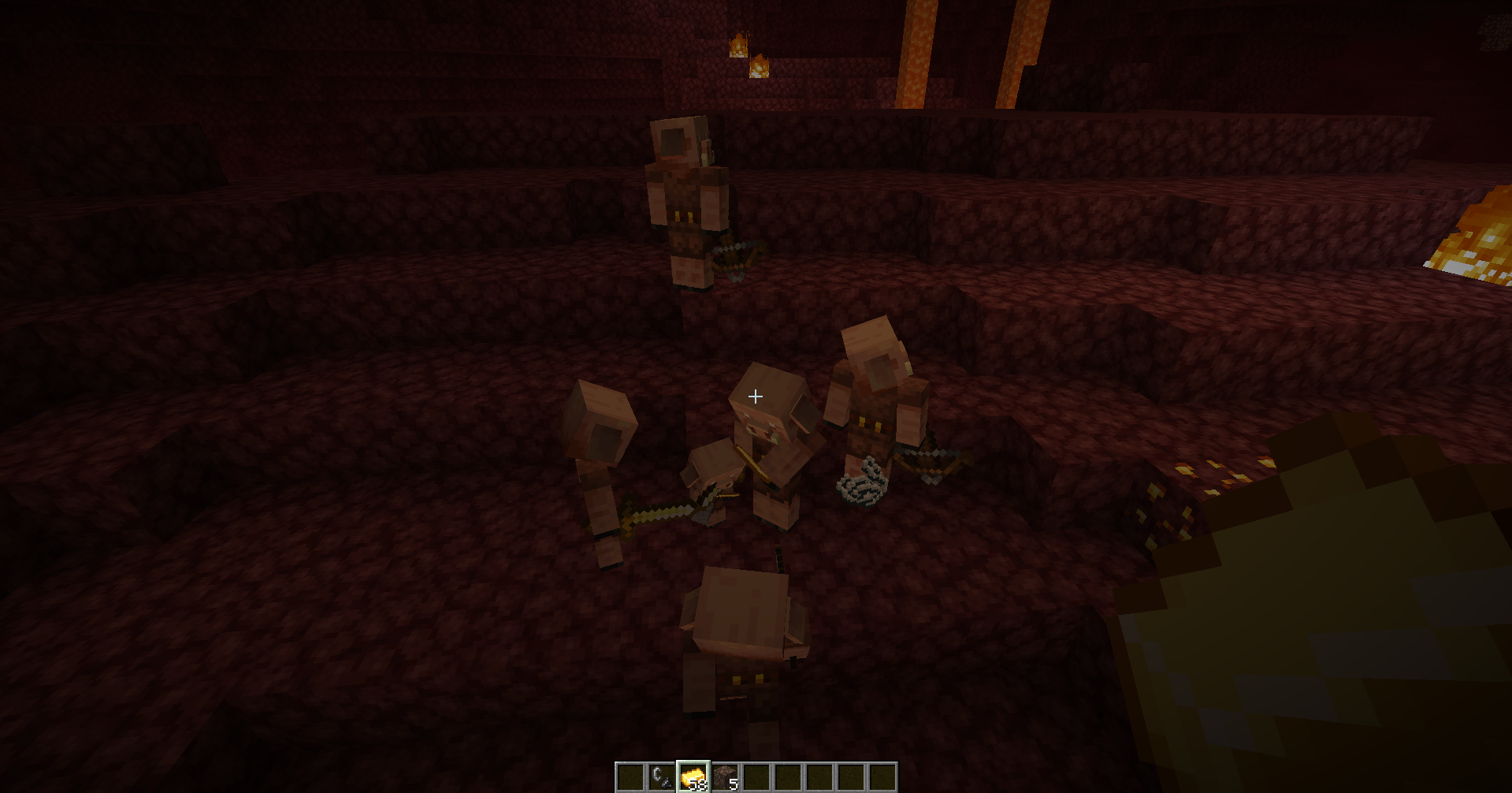The image size is (1512, 793).
Task: Click the fifth empty hotbar slot
Action: [852, 775]
